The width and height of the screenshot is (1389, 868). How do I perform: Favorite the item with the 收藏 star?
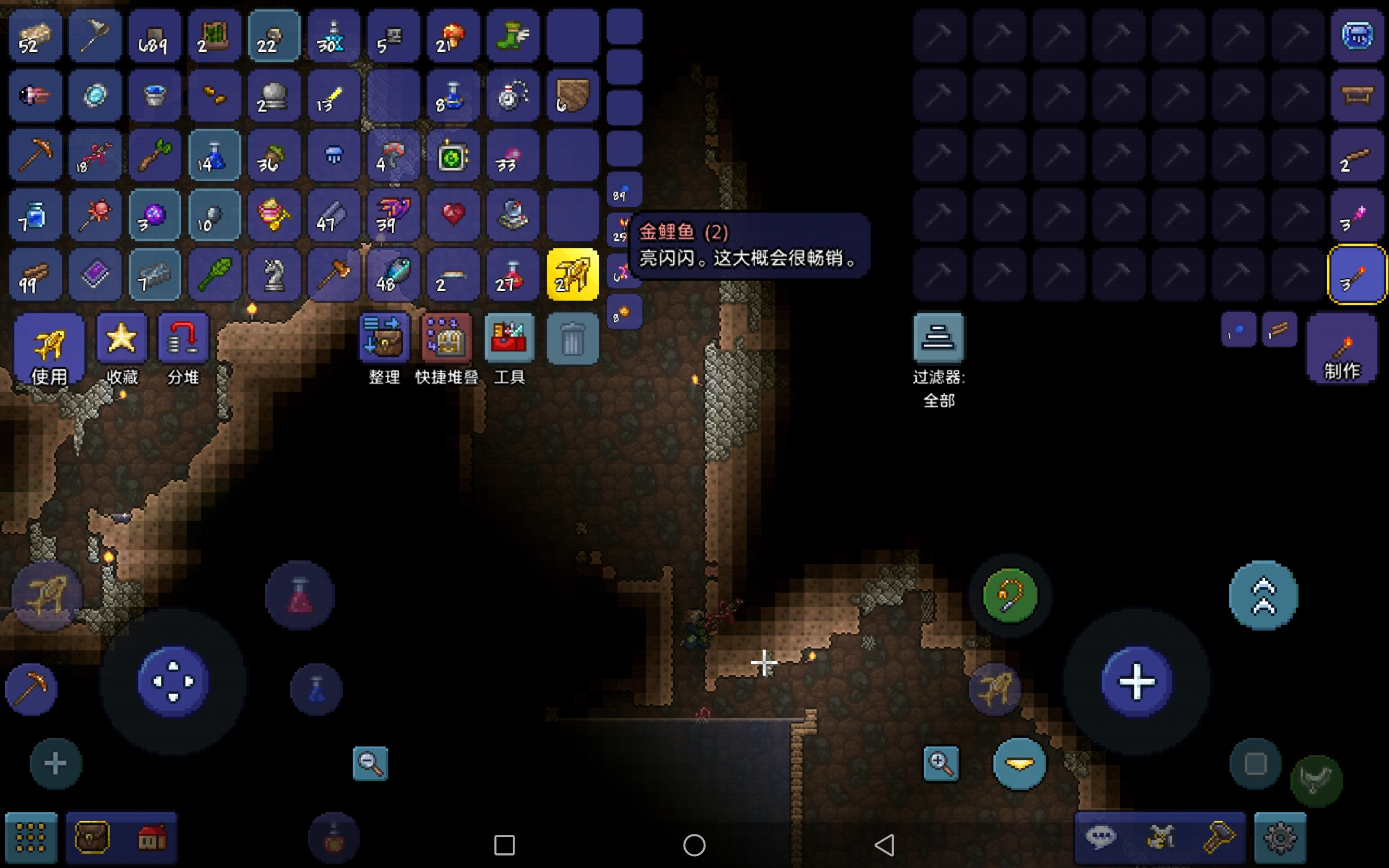(x=122, y=347)
